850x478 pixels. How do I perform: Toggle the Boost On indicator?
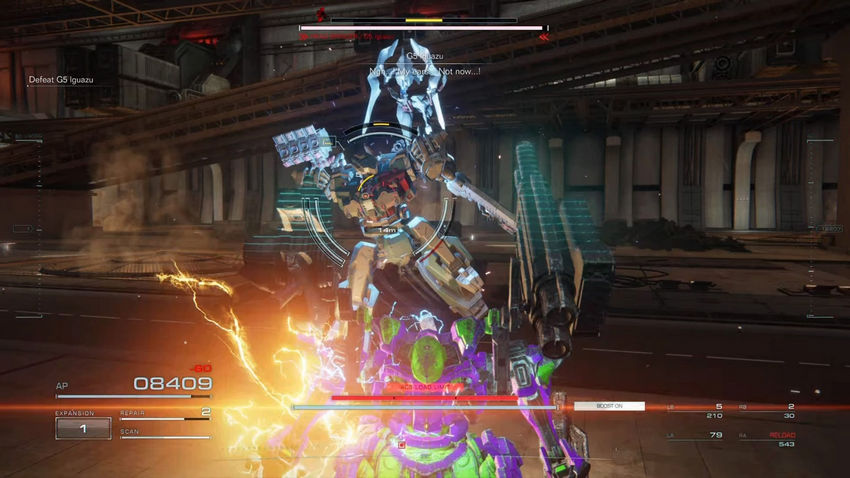click(609, 406)
